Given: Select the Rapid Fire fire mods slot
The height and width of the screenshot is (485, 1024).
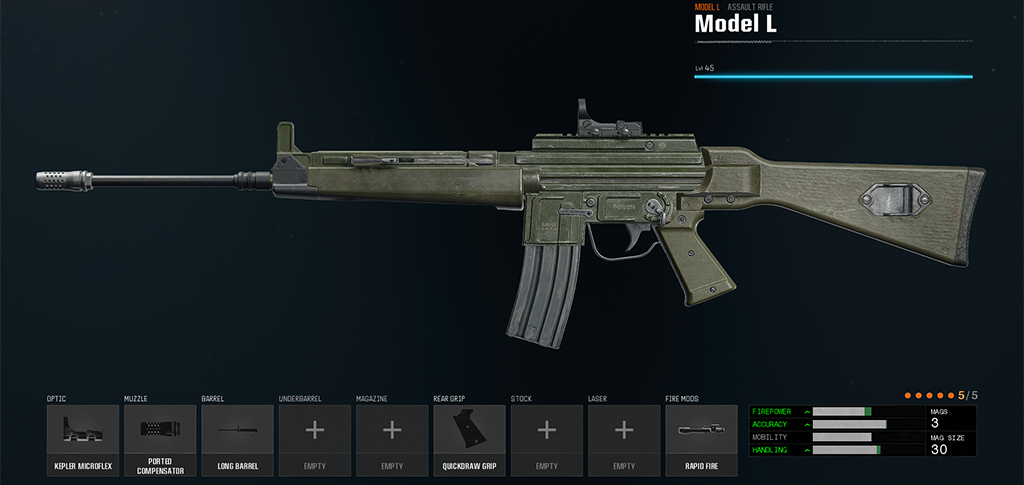Looking at the screenshot, I should click(x=701, y=440).
